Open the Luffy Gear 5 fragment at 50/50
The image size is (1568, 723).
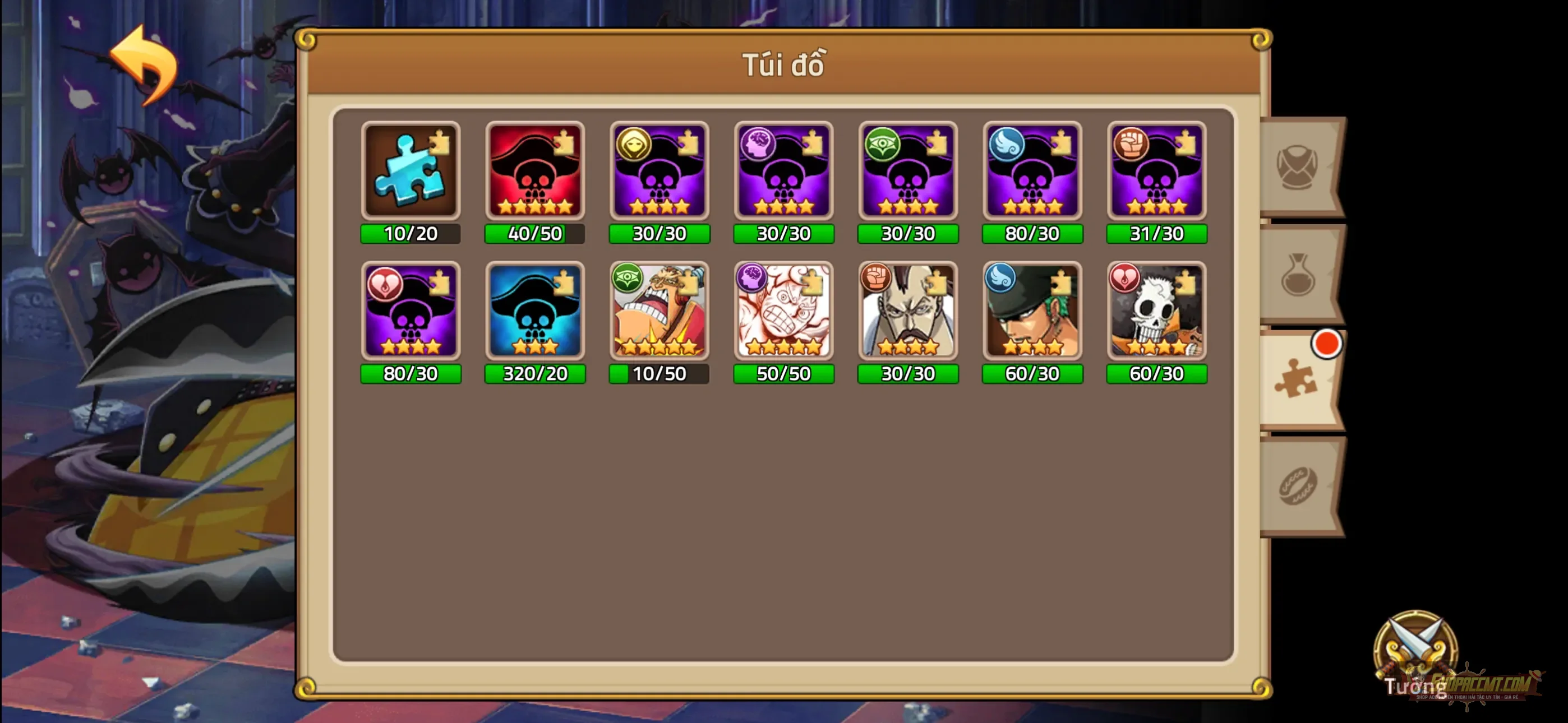coord(783,312)
